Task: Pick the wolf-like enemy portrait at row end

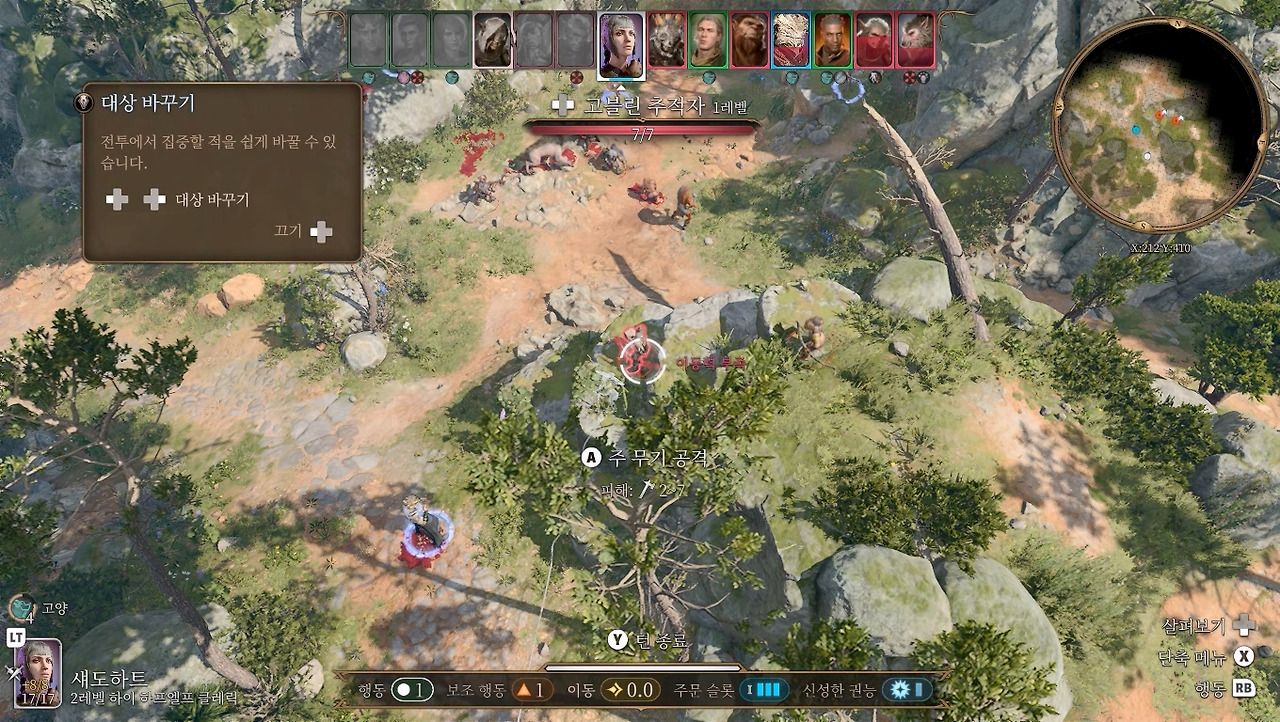Action: [915, 40]
